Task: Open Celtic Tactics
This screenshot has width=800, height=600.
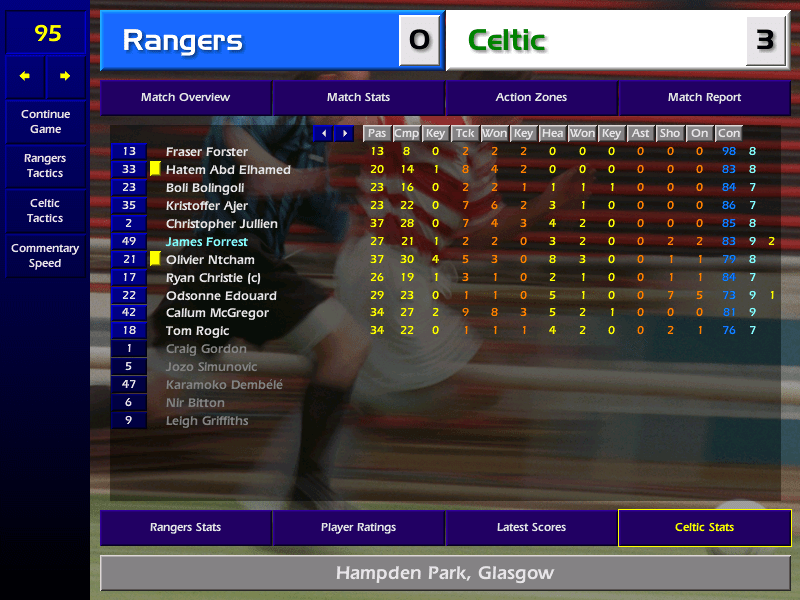Action: point(45,211)
